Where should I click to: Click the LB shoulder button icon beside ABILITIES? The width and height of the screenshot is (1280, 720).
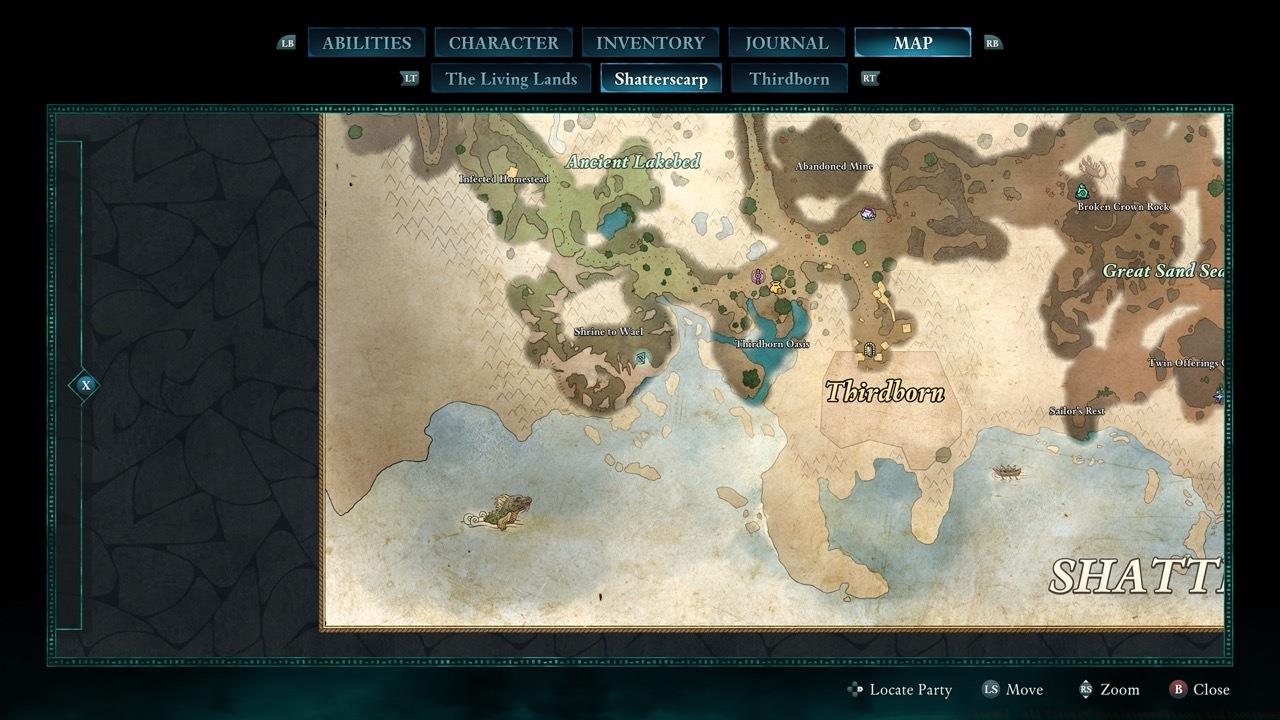[x=287, y=42]
